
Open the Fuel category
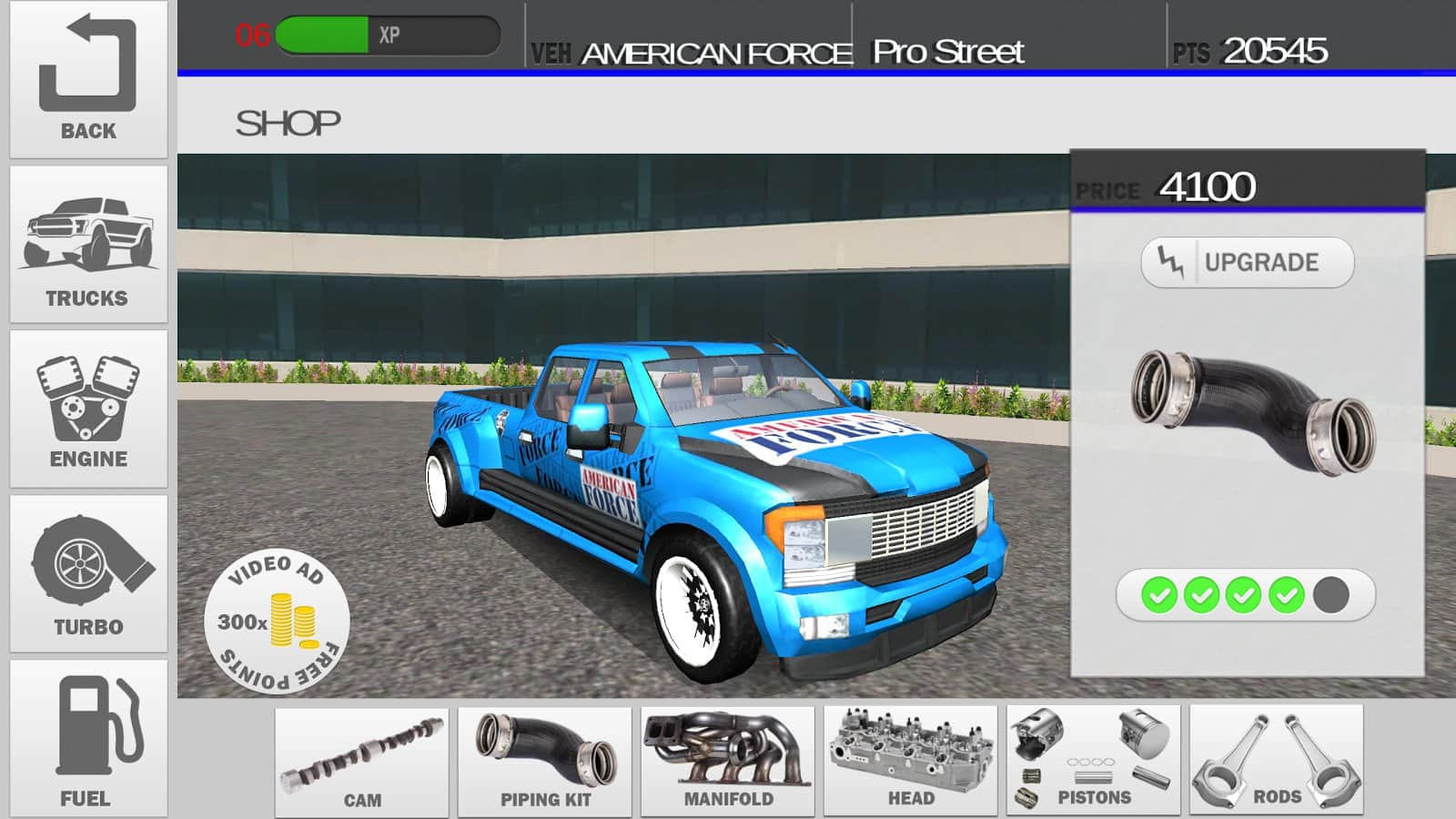point(88,739)
